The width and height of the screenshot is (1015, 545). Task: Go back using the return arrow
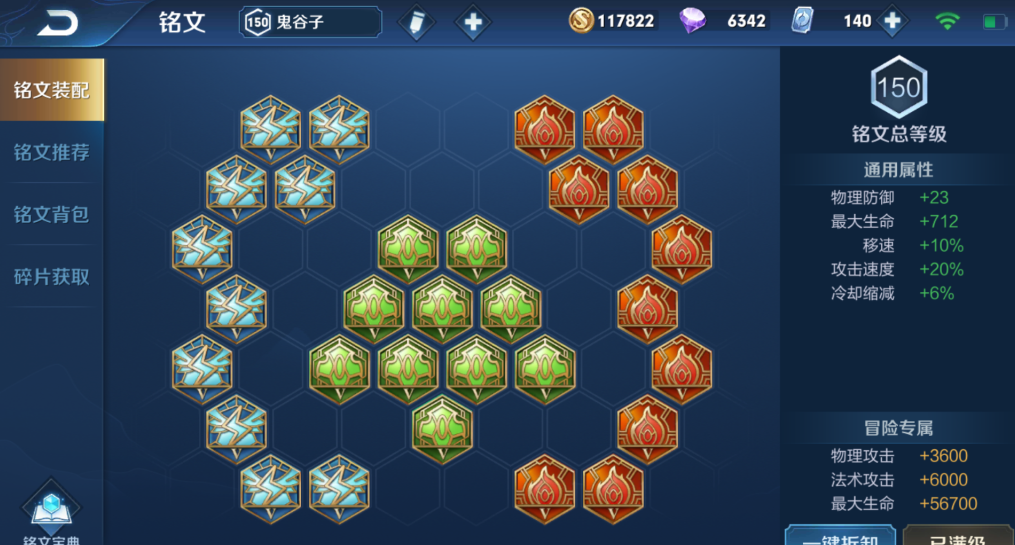click(x=57, y=23)
